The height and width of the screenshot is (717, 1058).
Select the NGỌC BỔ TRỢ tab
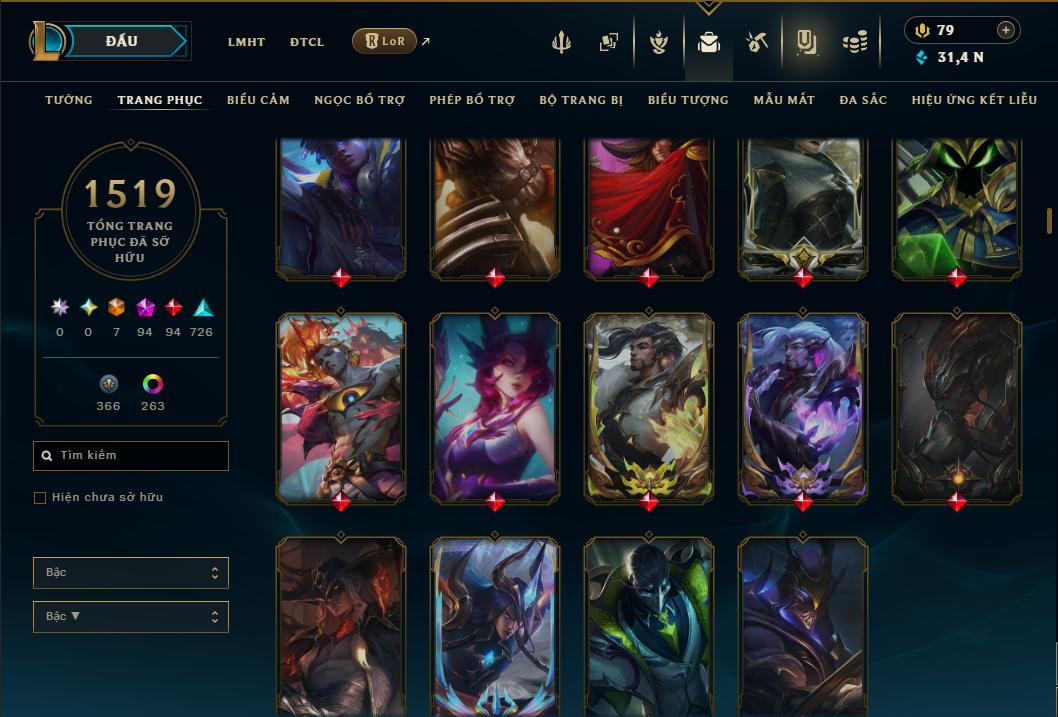coord(359,100)
